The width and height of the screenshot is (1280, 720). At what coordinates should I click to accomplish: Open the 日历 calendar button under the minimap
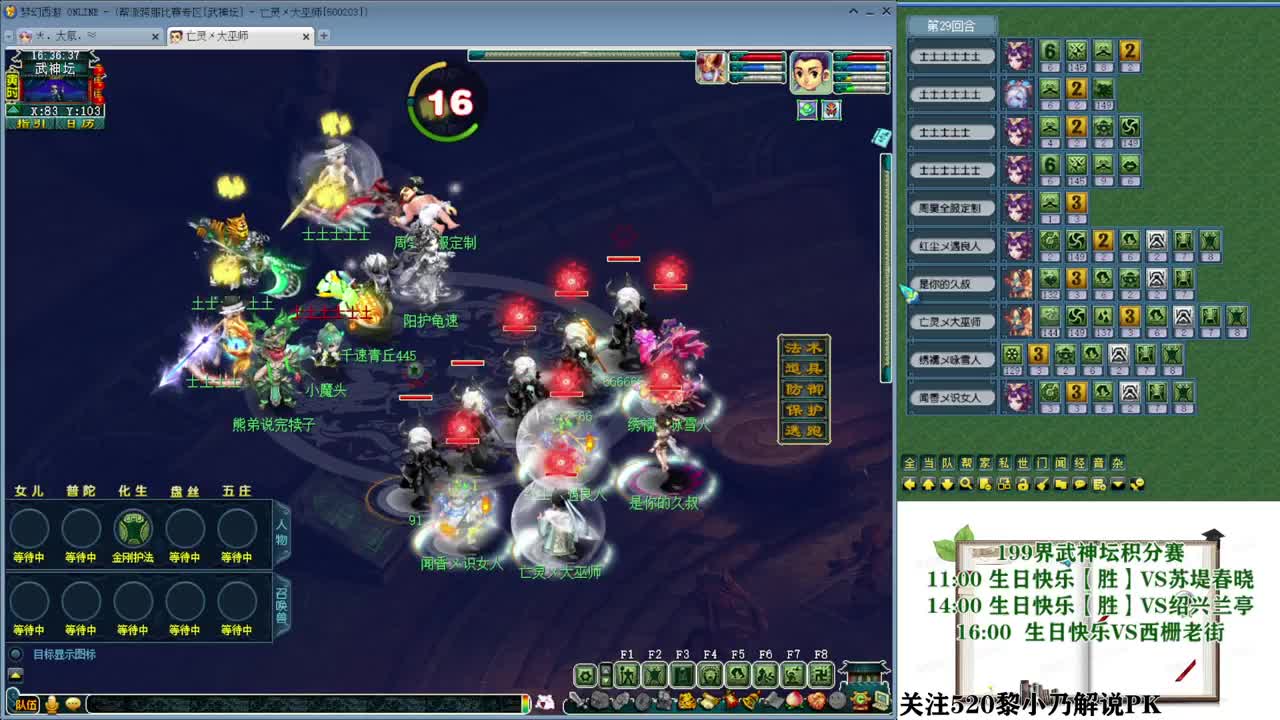tap(80, 123)
